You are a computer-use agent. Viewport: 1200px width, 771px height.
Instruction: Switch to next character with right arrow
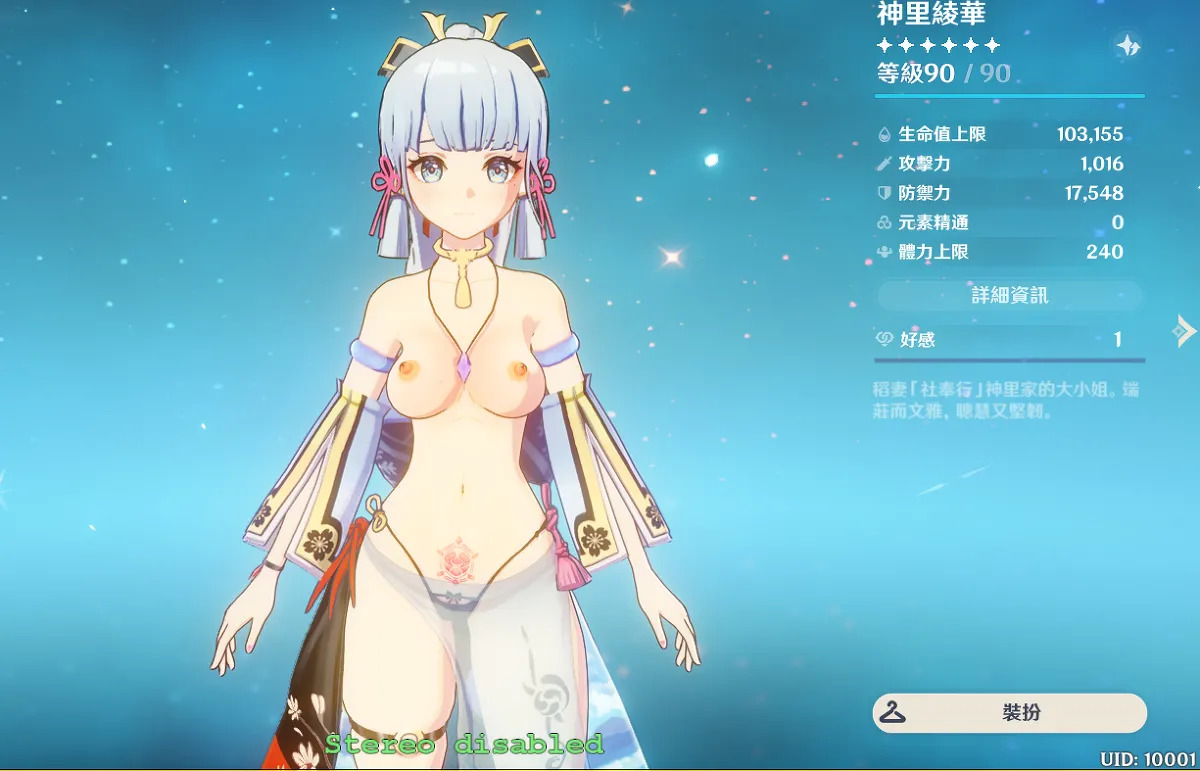point(1185,330)
